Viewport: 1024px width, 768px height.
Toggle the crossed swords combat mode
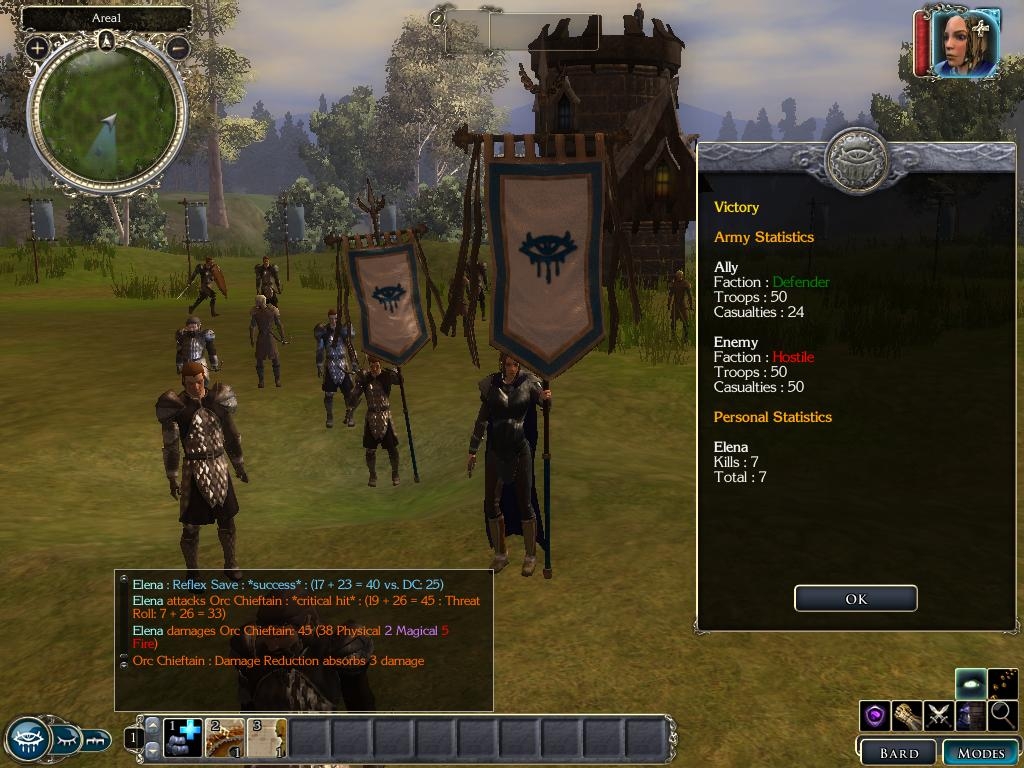point(938,715)
